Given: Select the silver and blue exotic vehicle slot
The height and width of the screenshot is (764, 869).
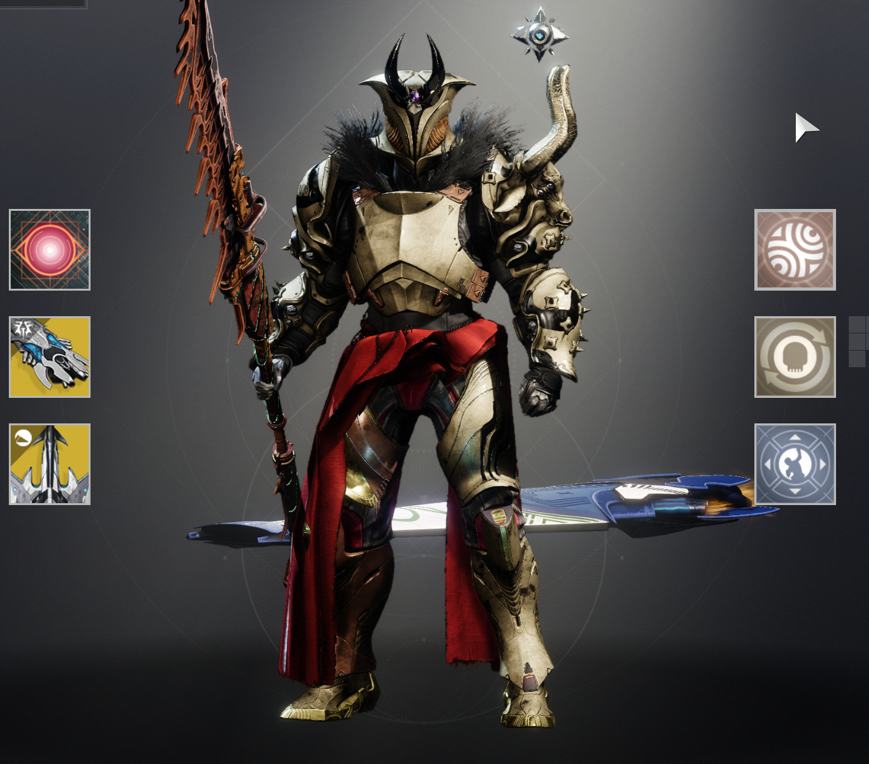Looking at the screenshot, I should [50, 357].
